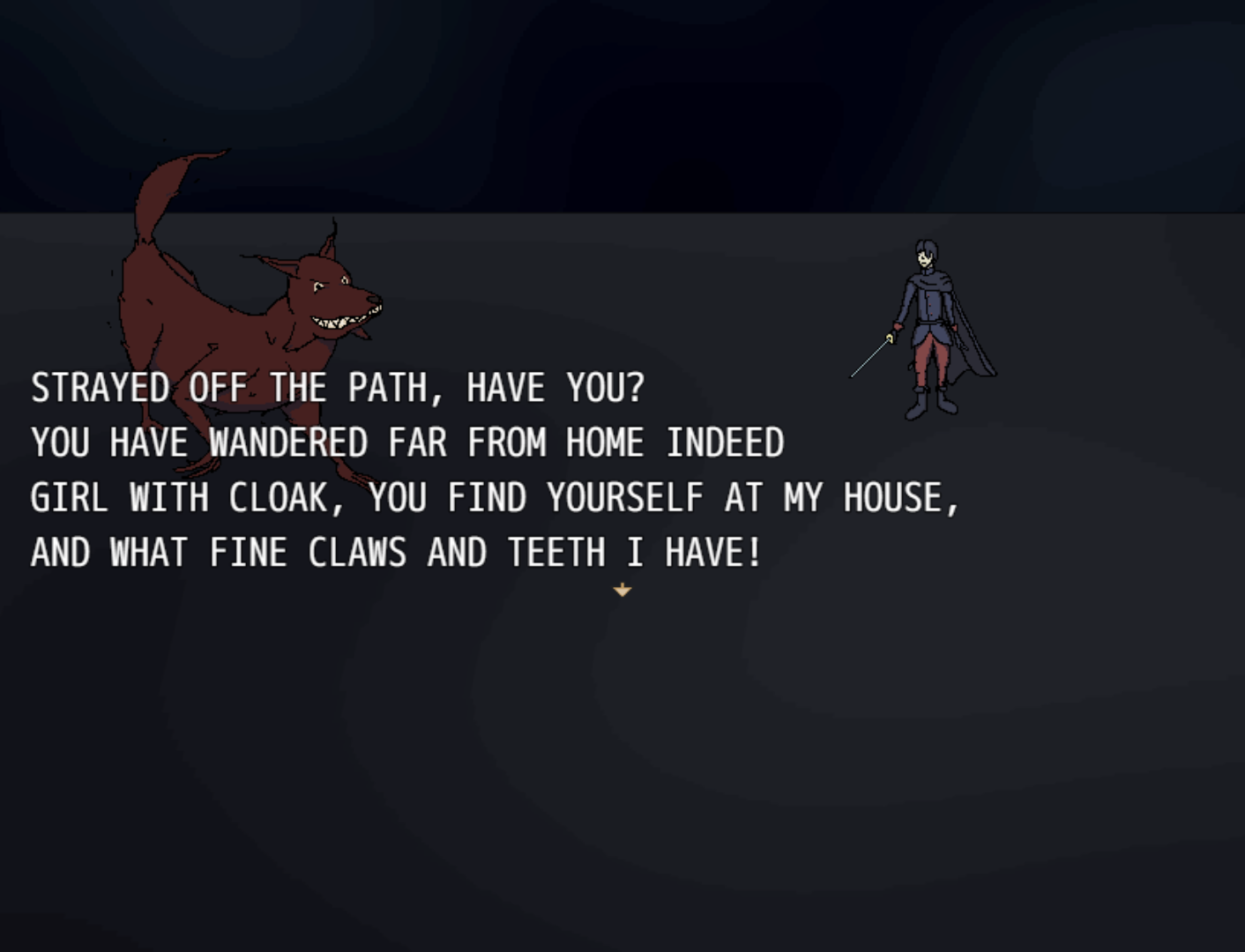Select the line 'YOU HAVE WANDERED FAR FROM HOME INDEED'
The width and height of the screenshot is (1245, 952).
406,443
